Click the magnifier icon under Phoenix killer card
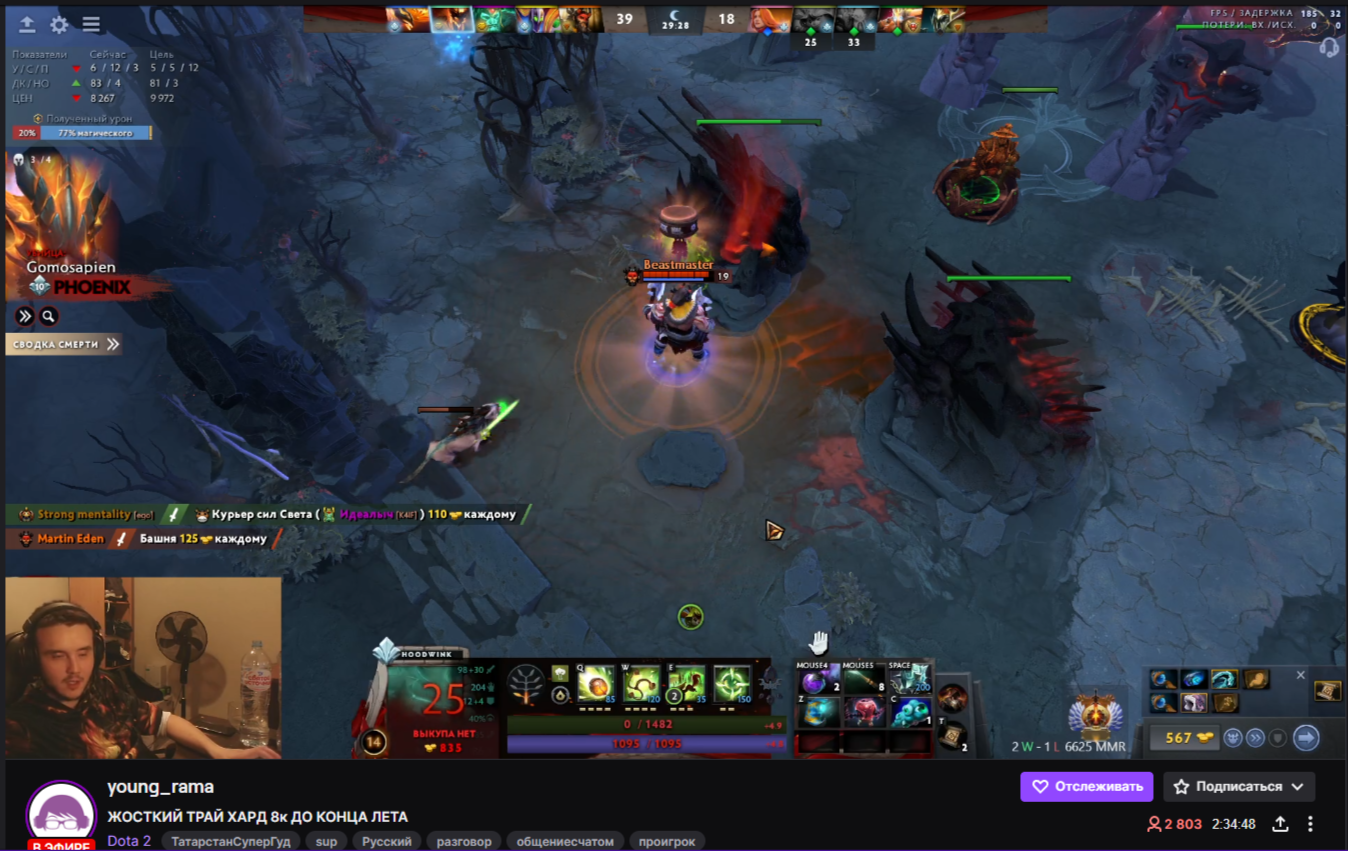The height and width of the screenshot is (851, 1348). (48, 317)
